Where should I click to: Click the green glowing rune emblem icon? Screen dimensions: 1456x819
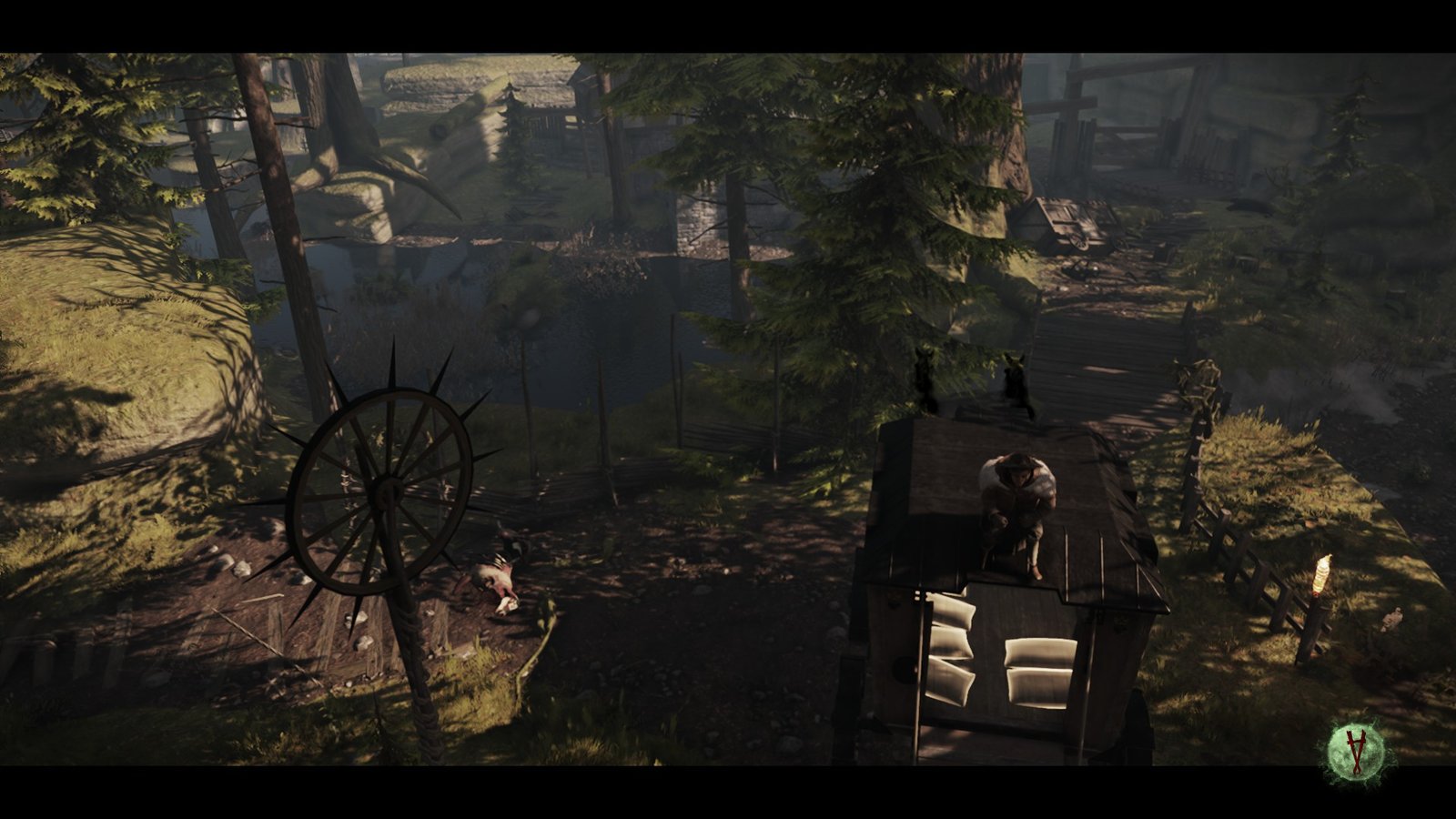tap(1357, 750)
